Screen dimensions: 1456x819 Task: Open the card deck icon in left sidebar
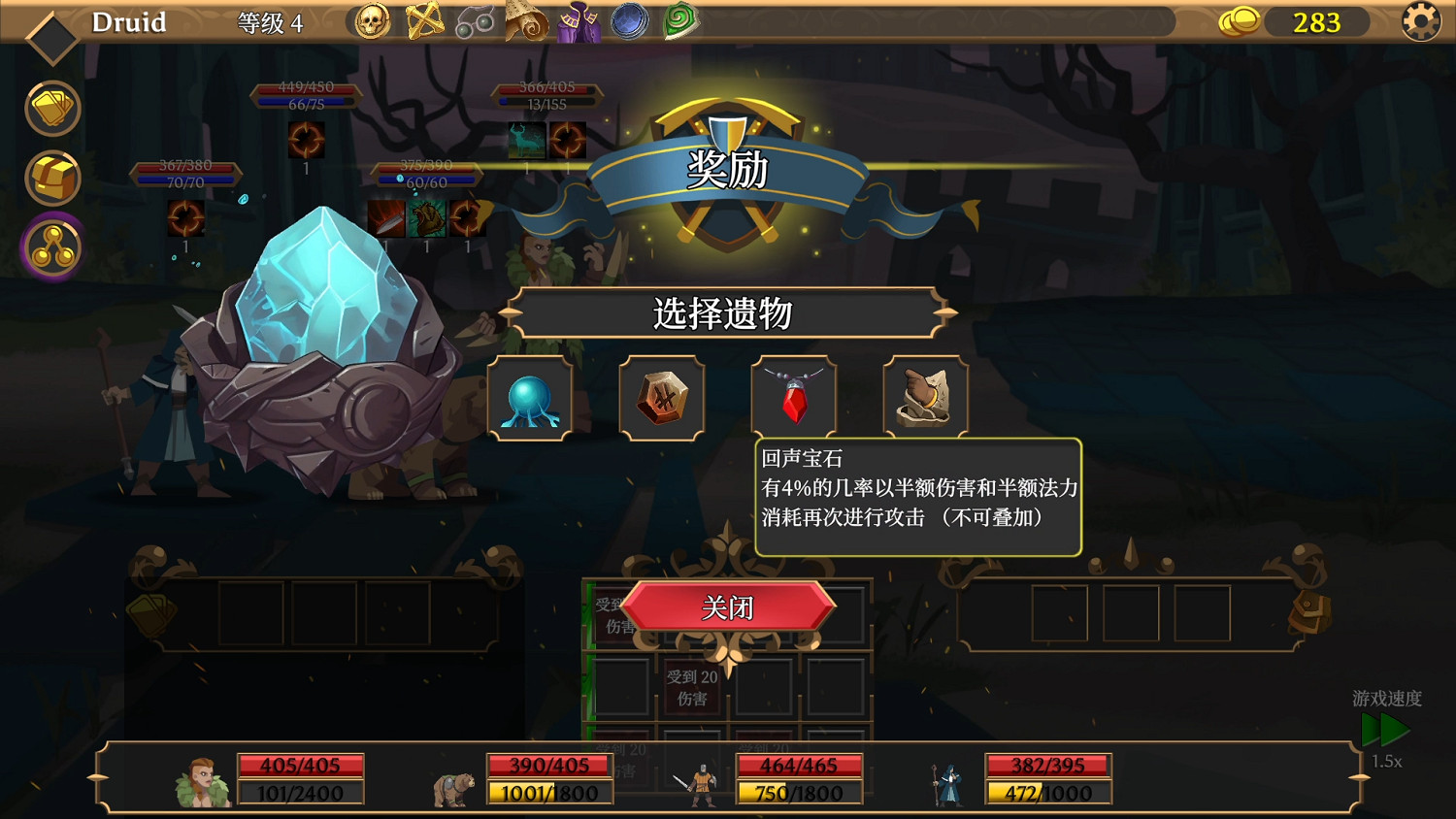click(52, 108)
